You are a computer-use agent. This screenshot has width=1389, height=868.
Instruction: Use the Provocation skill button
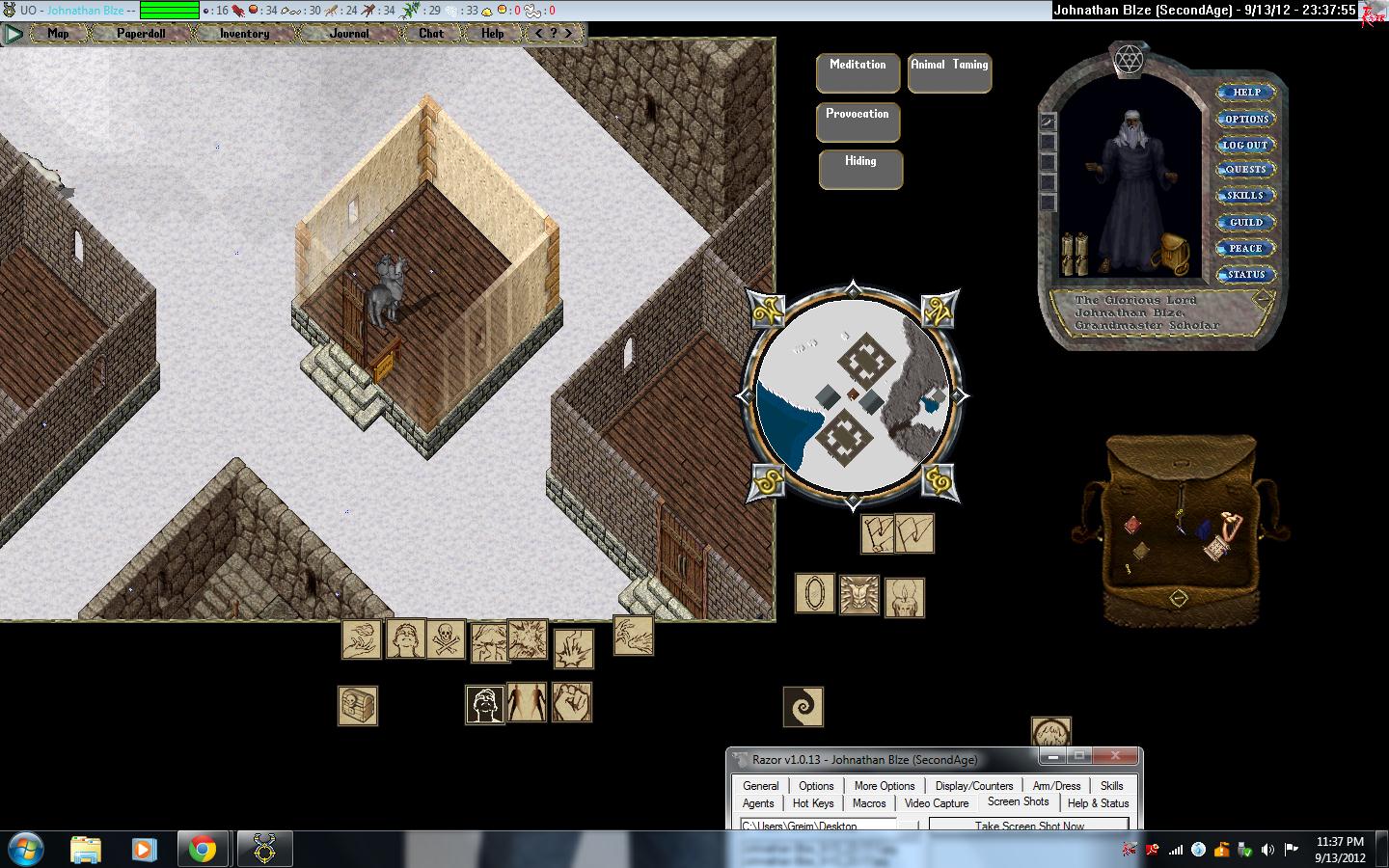point(858,122)
